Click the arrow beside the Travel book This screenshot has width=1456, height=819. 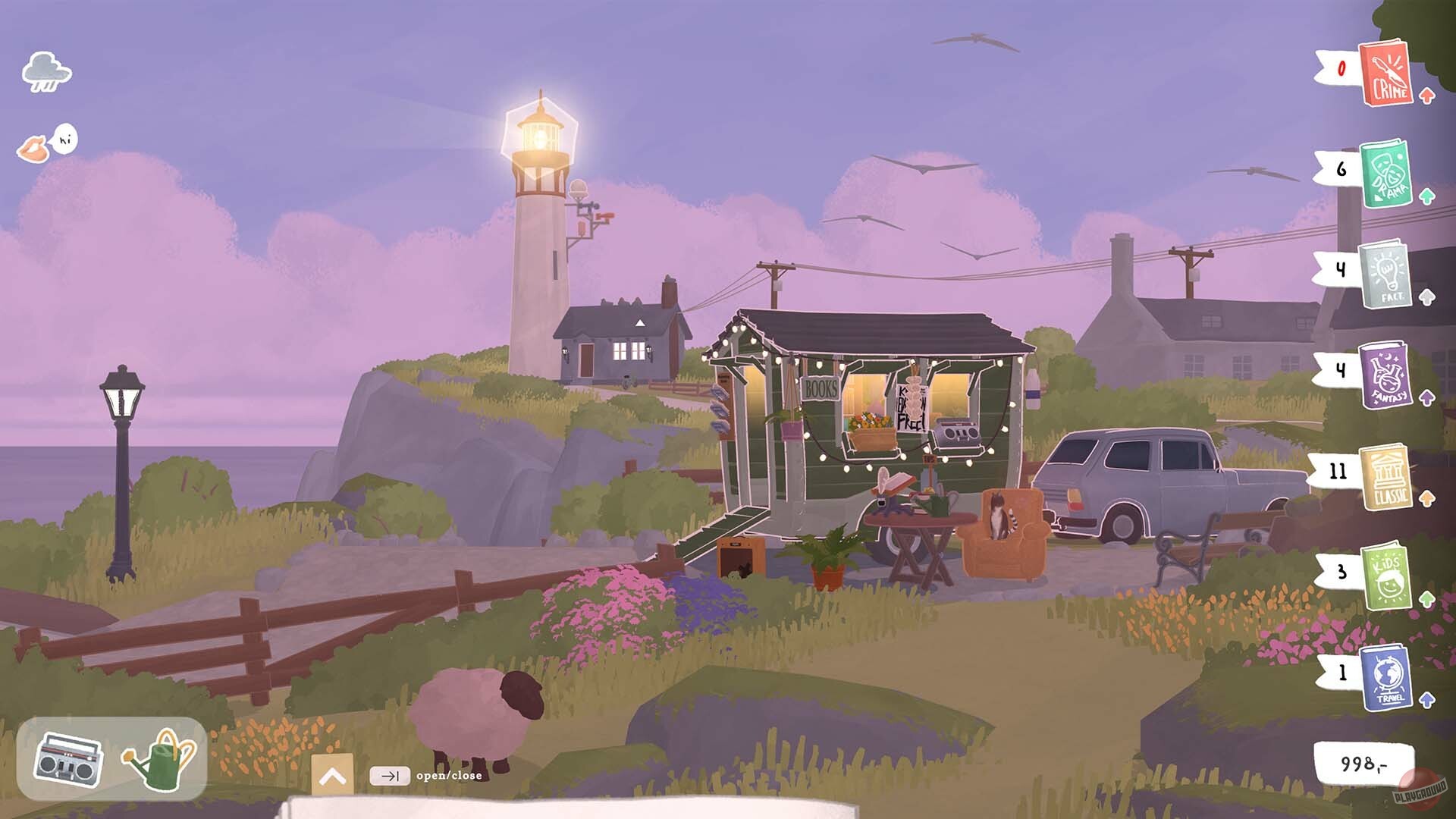(x=1427, y=699)
